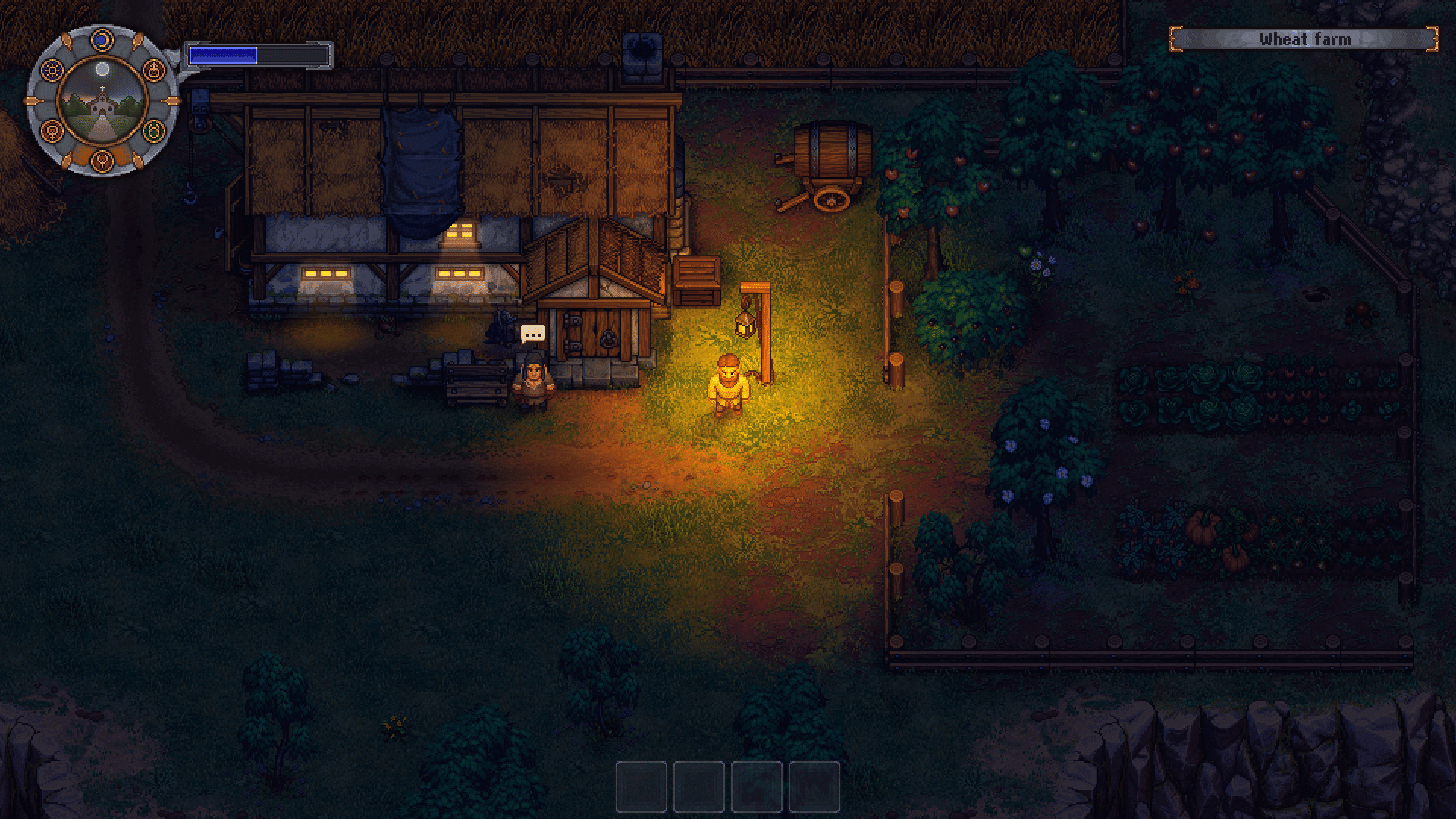The height and width of the screenshot is (819, 1456).
Task: Click the bottom emblem of the day clock
Action: tap(102, 162)
